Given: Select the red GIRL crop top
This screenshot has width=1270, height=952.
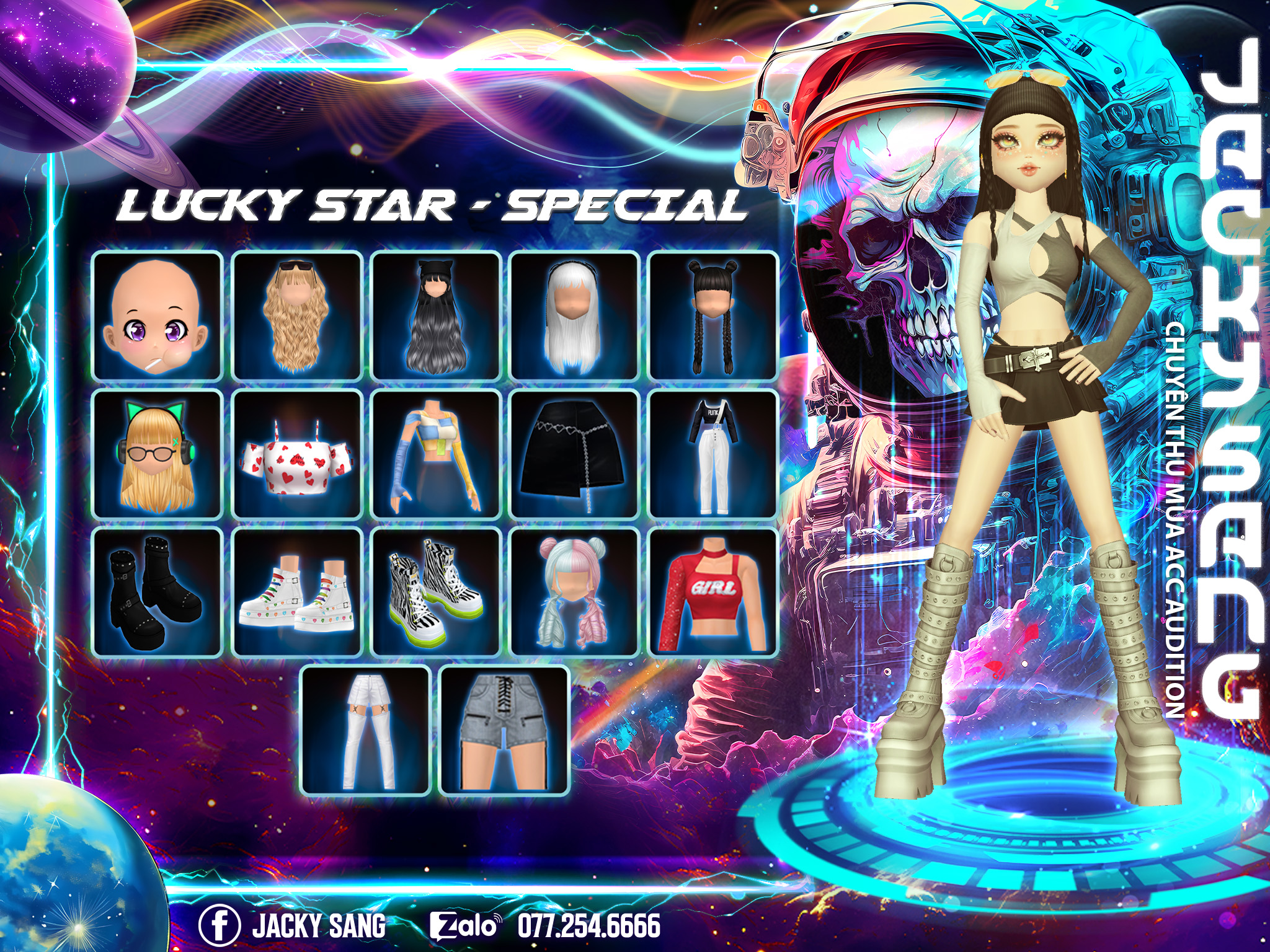Looking at the screenshot, I should pyautogui.click(x=713, y=593).
